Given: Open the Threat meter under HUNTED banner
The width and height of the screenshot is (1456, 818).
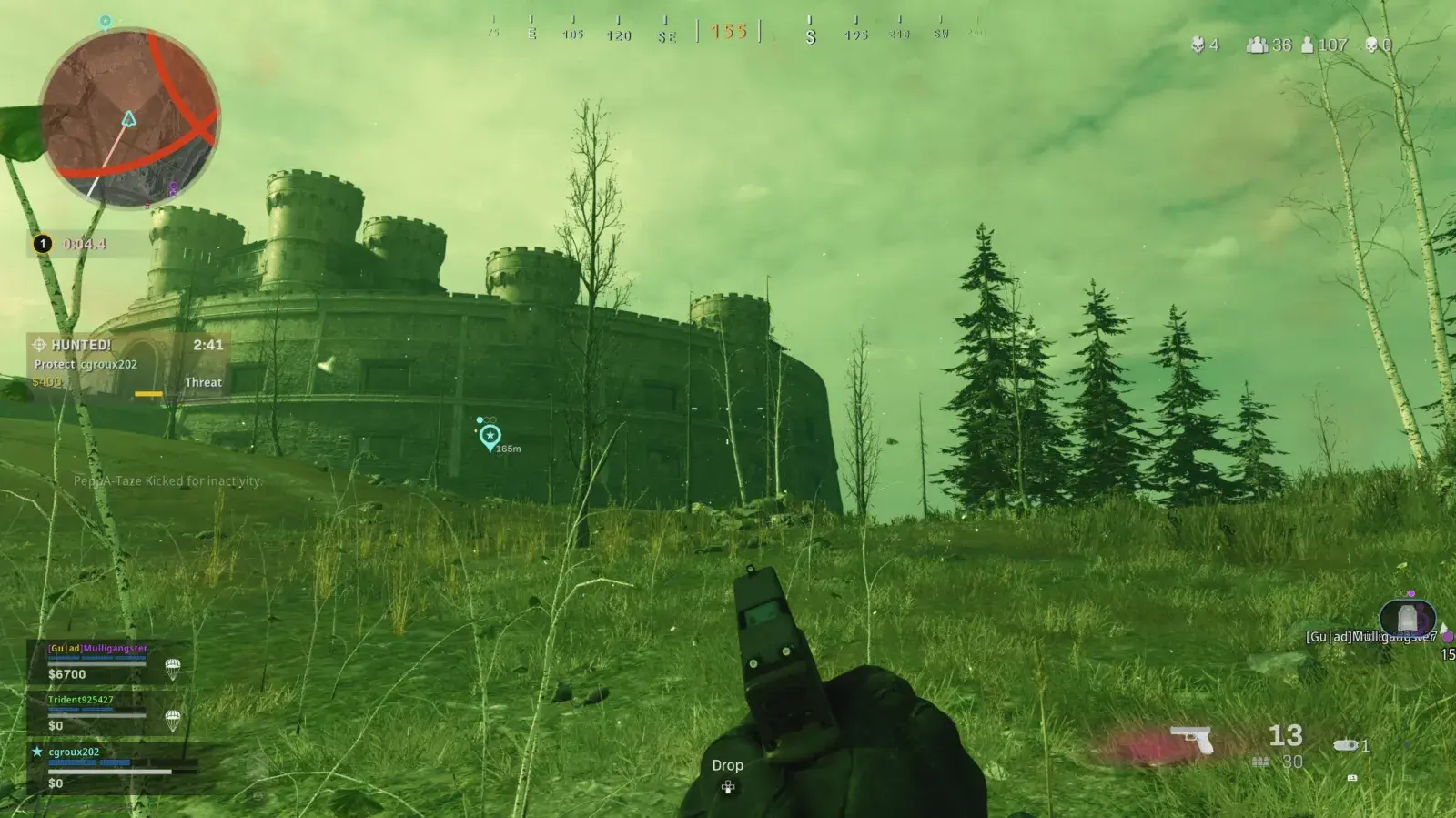Looking at the screenshot, I should pos(202,382).
